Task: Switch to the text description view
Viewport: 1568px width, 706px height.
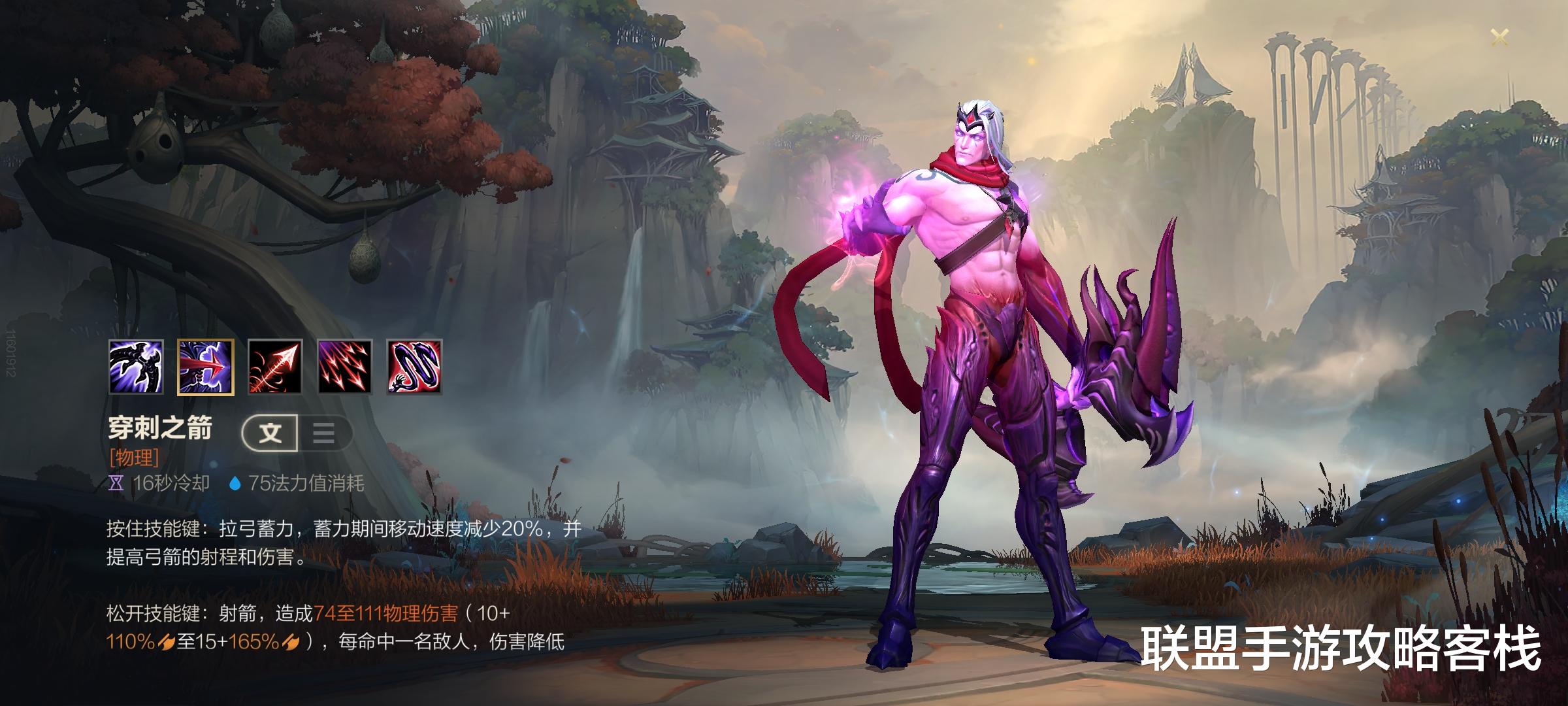Action: tap(270, 433)
